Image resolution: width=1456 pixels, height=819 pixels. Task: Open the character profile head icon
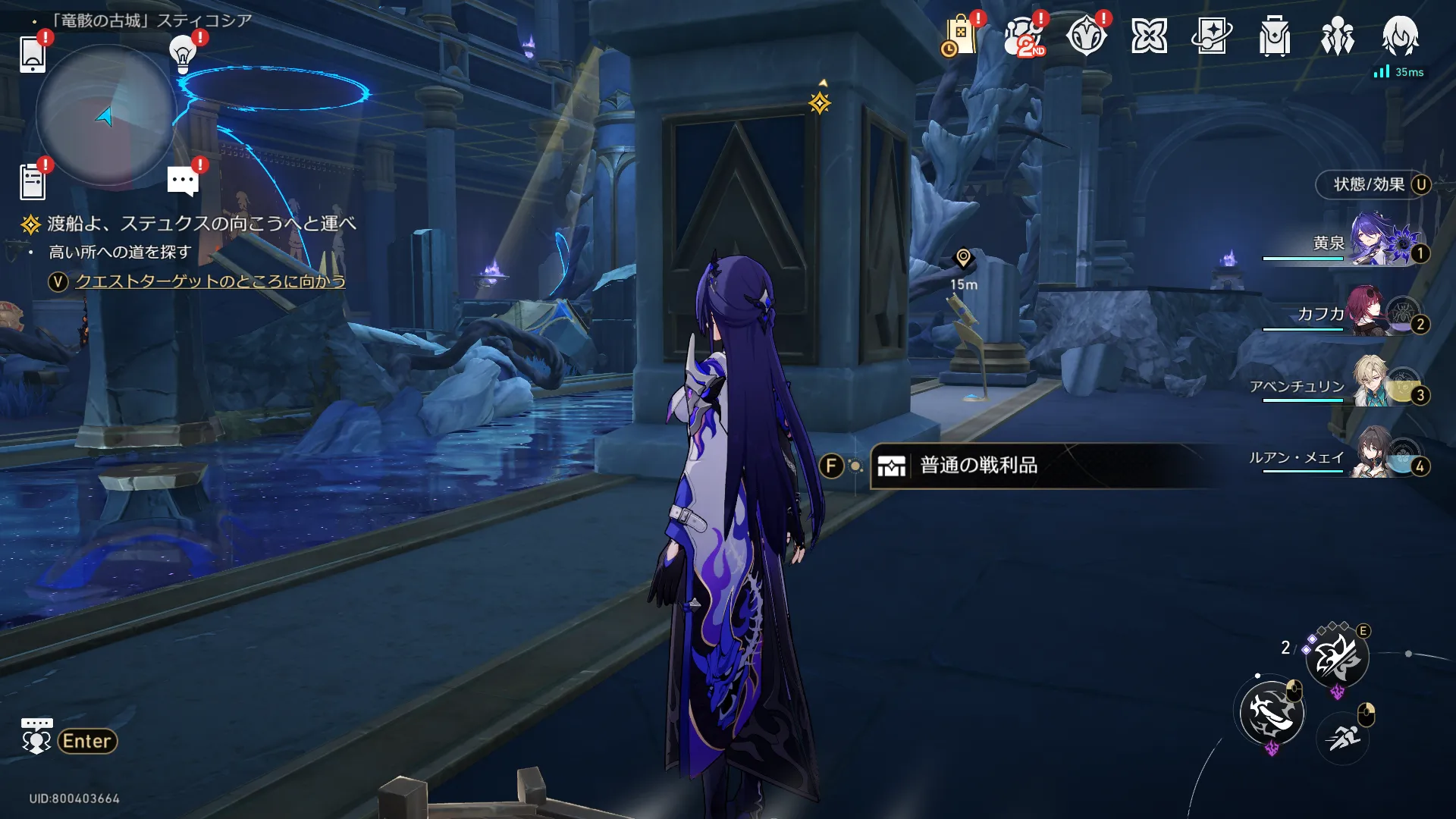point(1400,36)
